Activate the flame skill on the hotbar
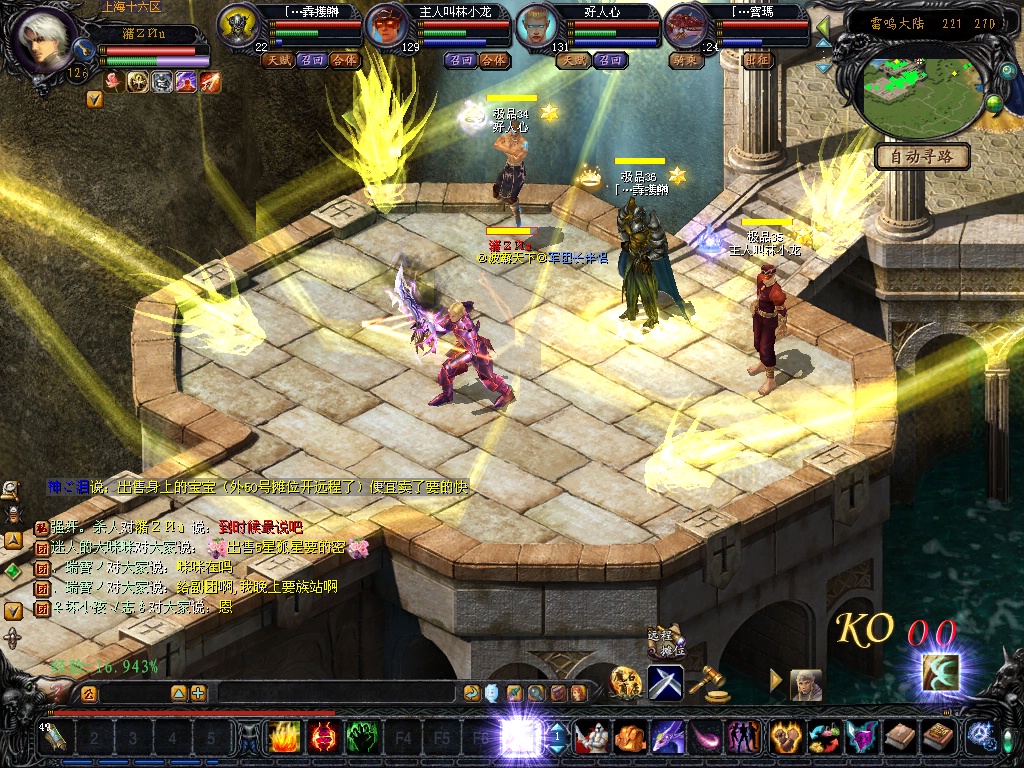The height and width of the screenshot is (768, 1024). point(284,739)
